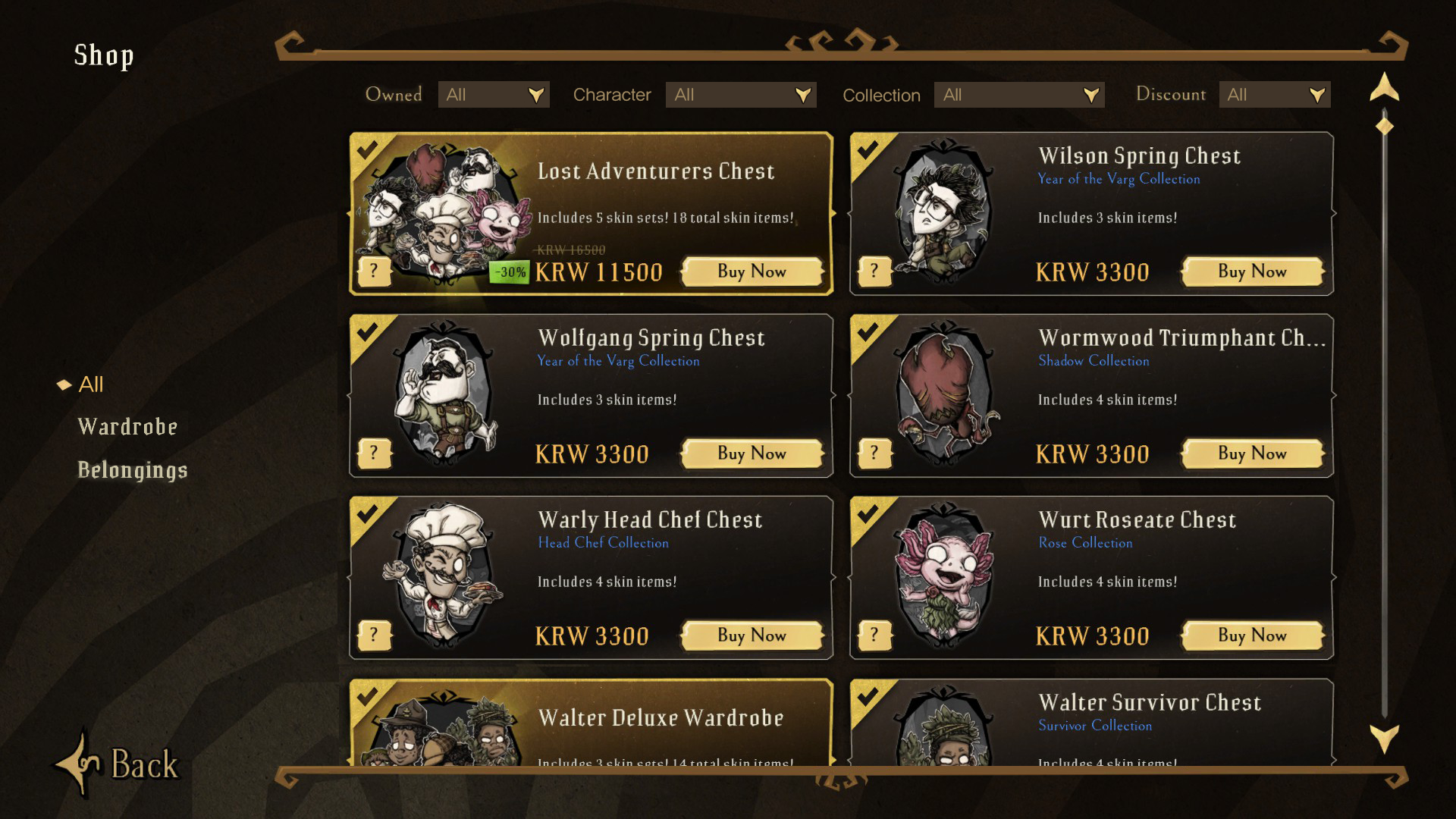Screen dimensions: 1456x819
Task: Click the question mark on Wolfgang Spring Chest
Action: (x=373, y=453)
